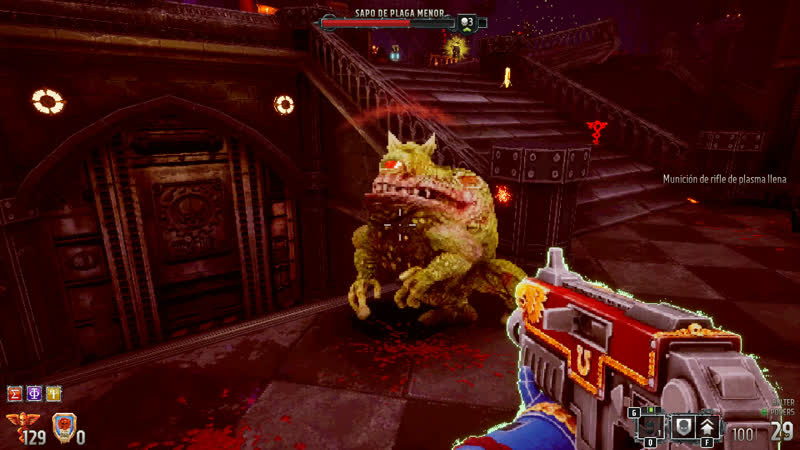Viewport: 800px width, 450px height.
Task: Activate the double-chevron charge ability icon
Action: [x=708, y=427]
